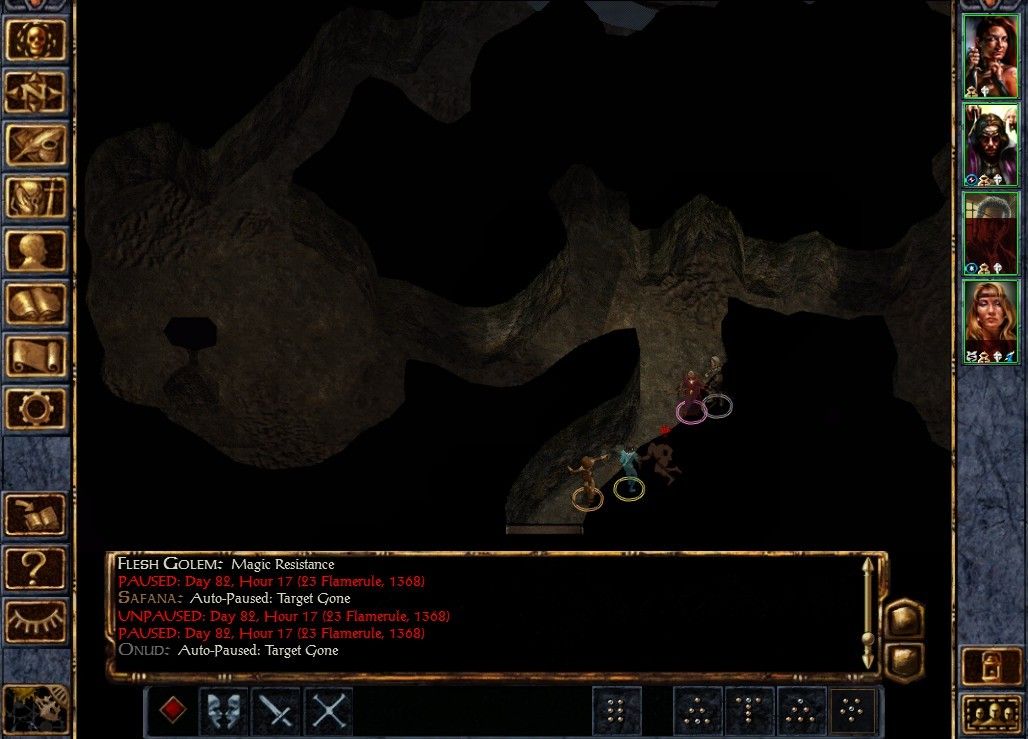Rest the party with the closed-eye button
Image resolution: width=1028 pixels, height=739 pixels.
click(x=36, y=621)
